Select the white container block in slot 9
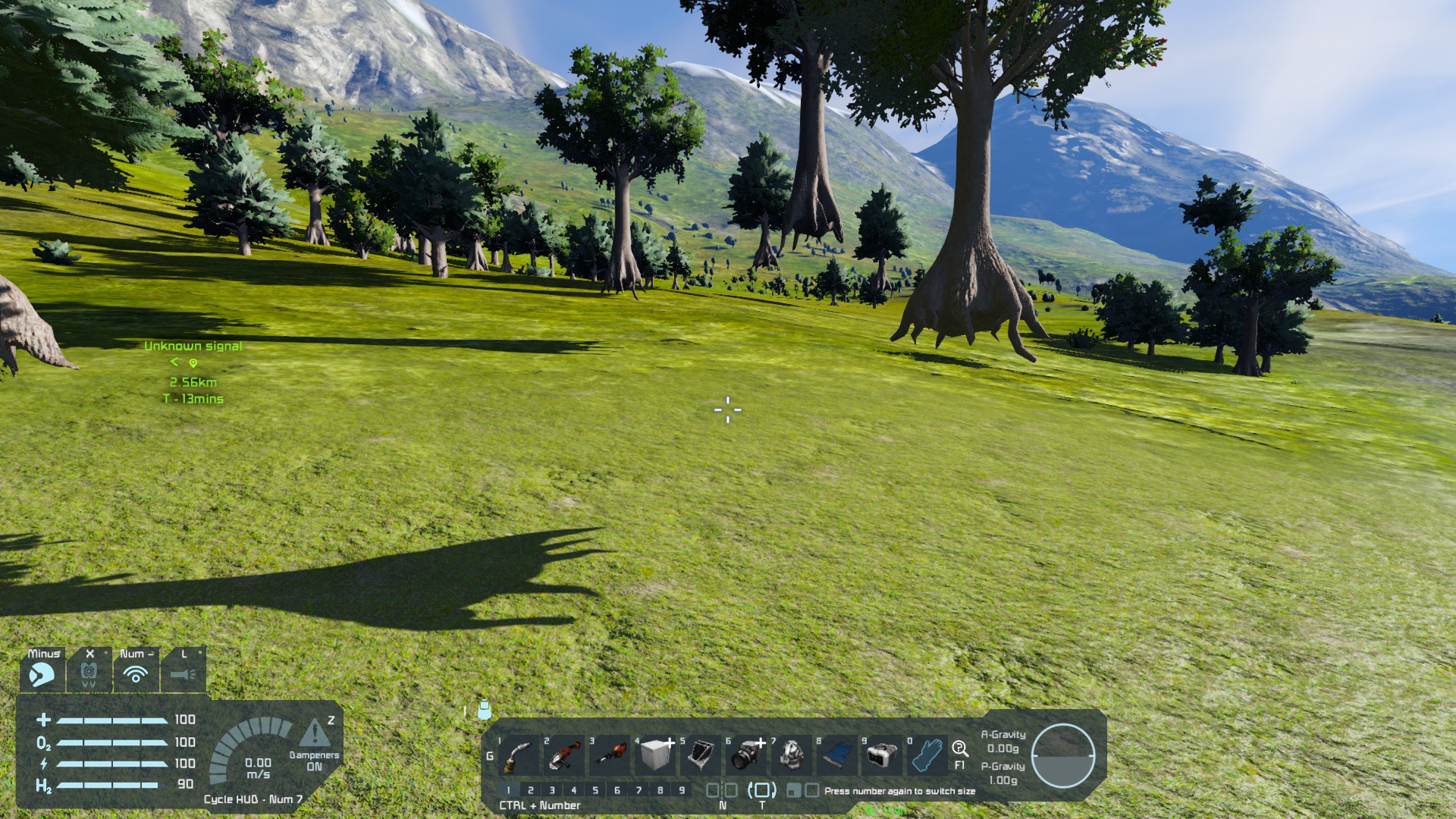Image resolution: width=1456 pixels, height=819 pixels. coord(882,755)
